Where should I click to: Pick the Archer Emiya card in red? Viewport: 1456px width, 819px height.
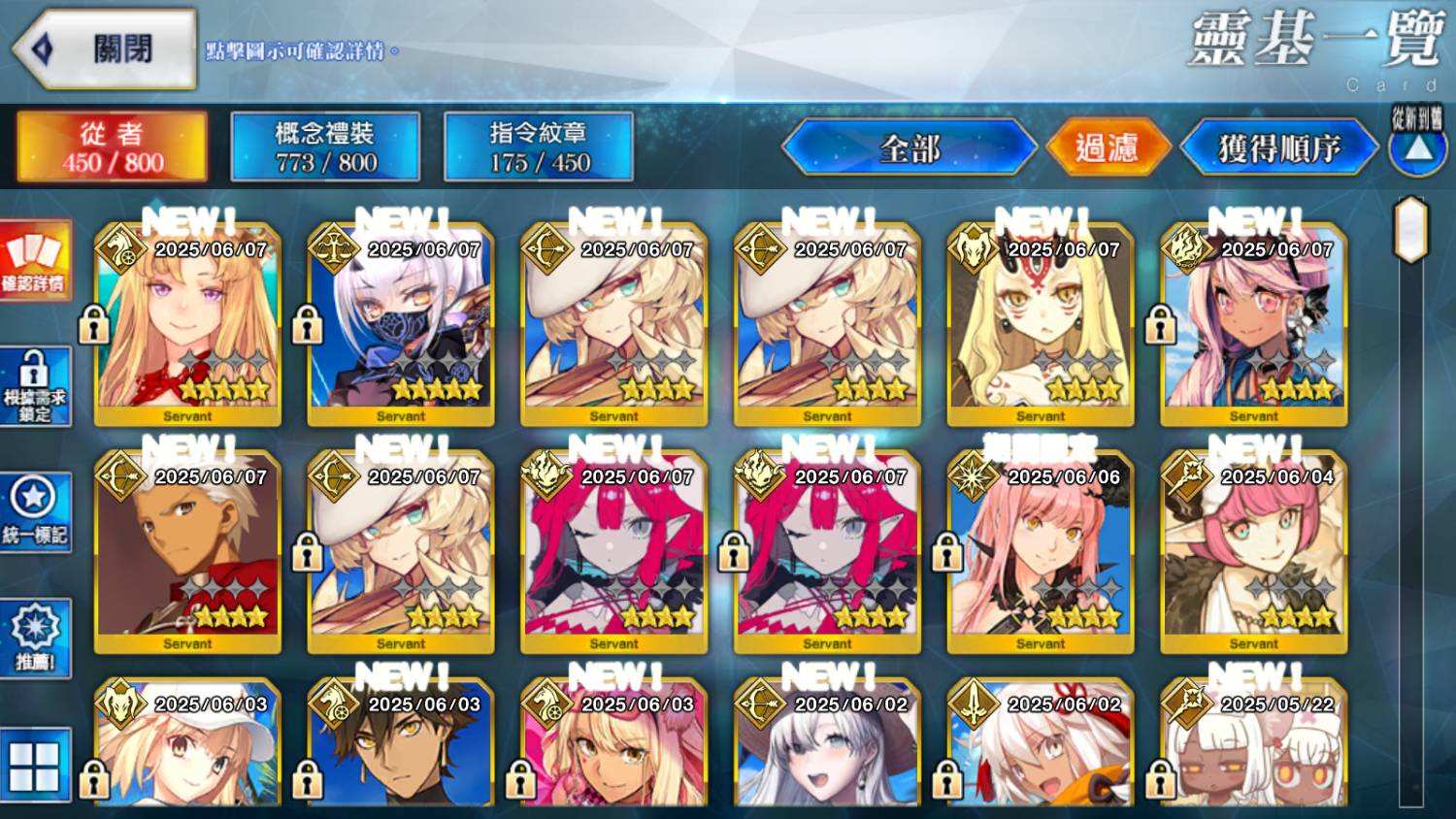pyautogui.click(x=187, y=553)
